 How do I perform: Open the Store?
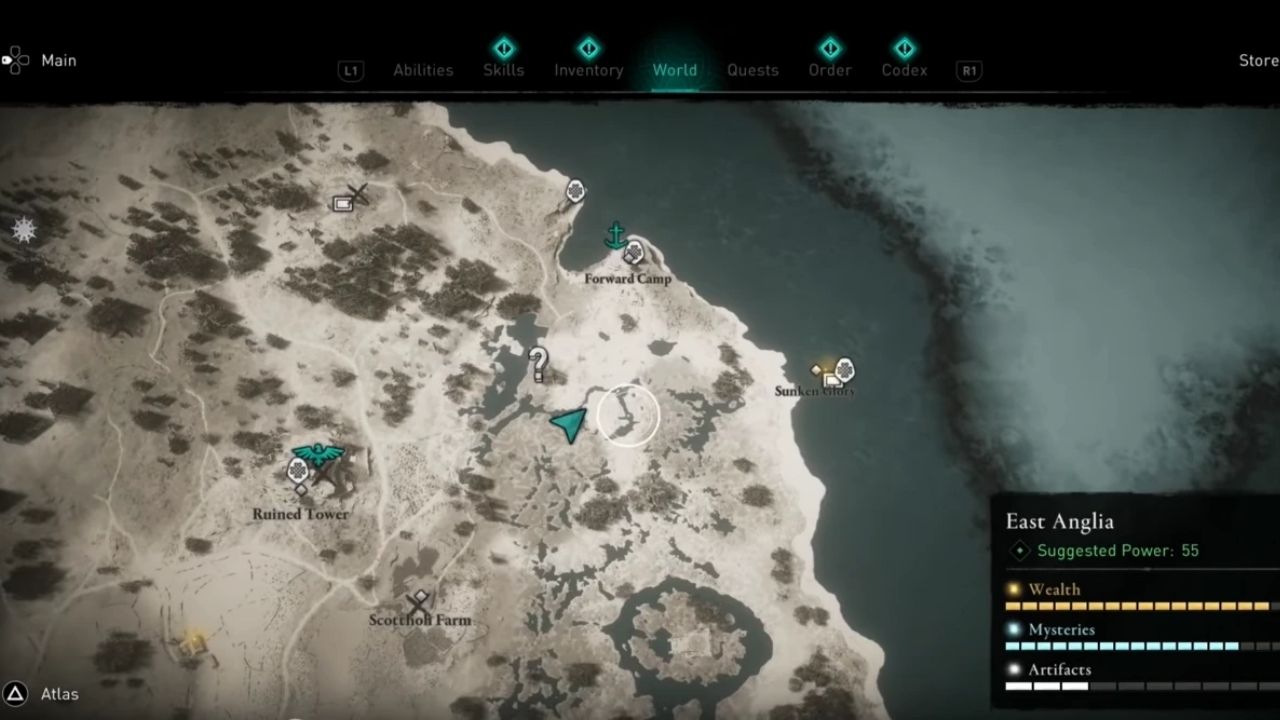point(1258,60)
